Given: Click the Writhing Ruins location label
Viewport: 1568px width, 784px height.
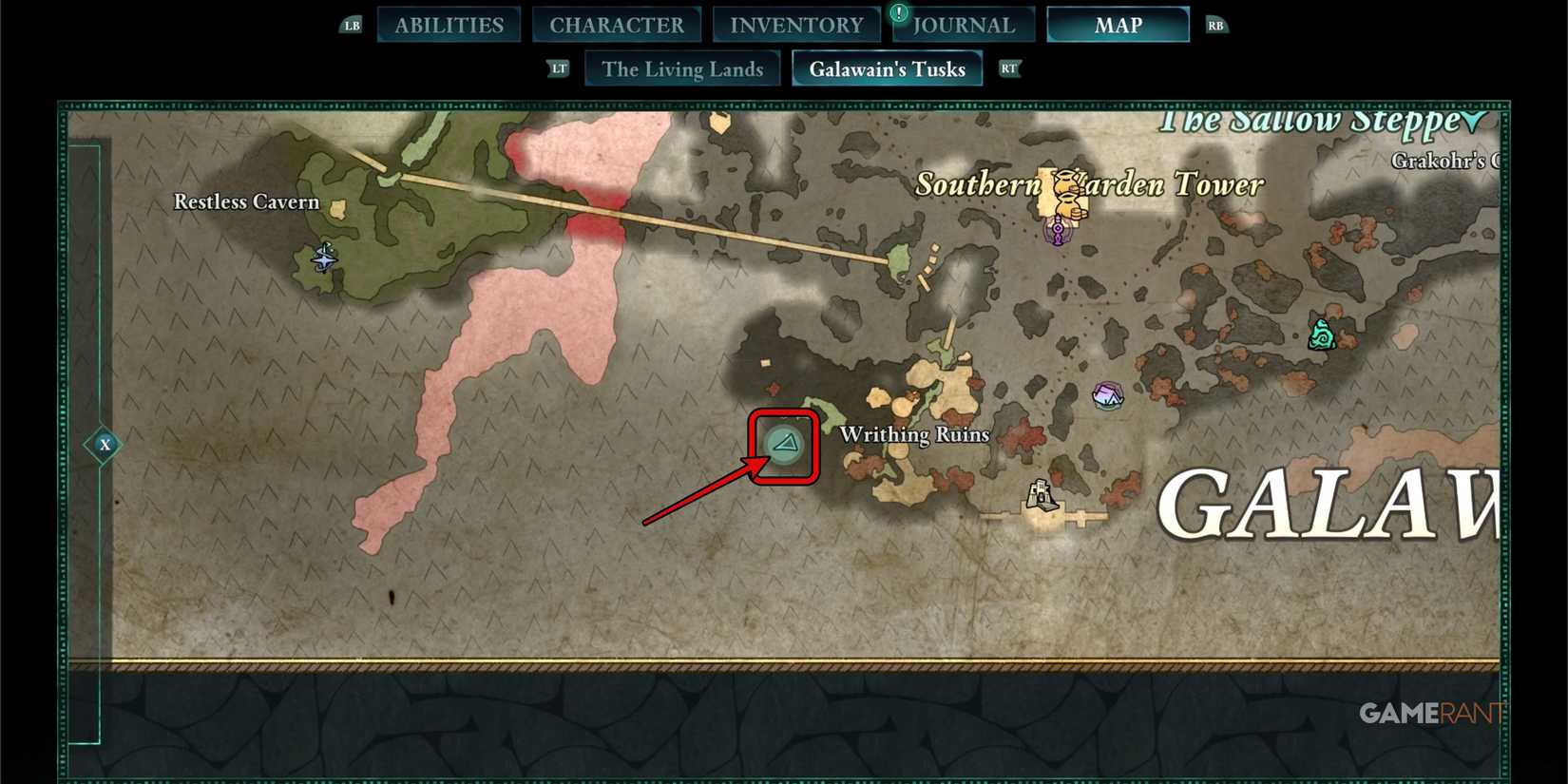Looking at the screenshot, I should [x=913, y=434].
